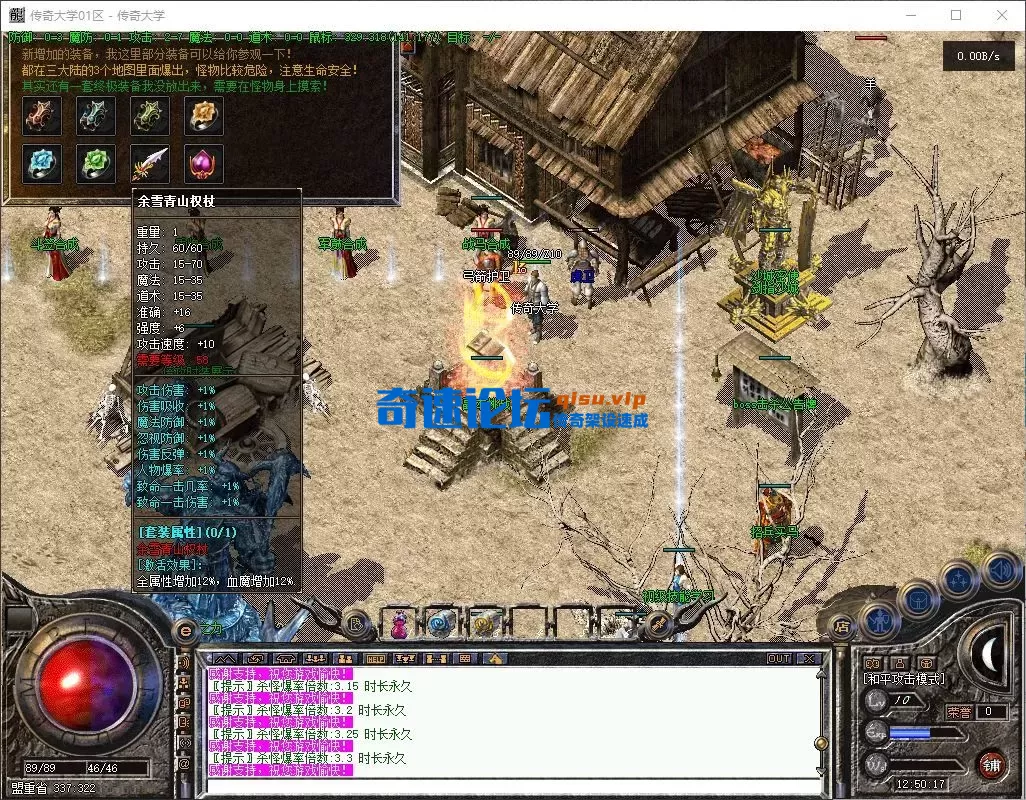The width and height of the screenshot is (1026, 800).
Task: Toggle sound with the speaker button
Action: (x=1000, y=570)
